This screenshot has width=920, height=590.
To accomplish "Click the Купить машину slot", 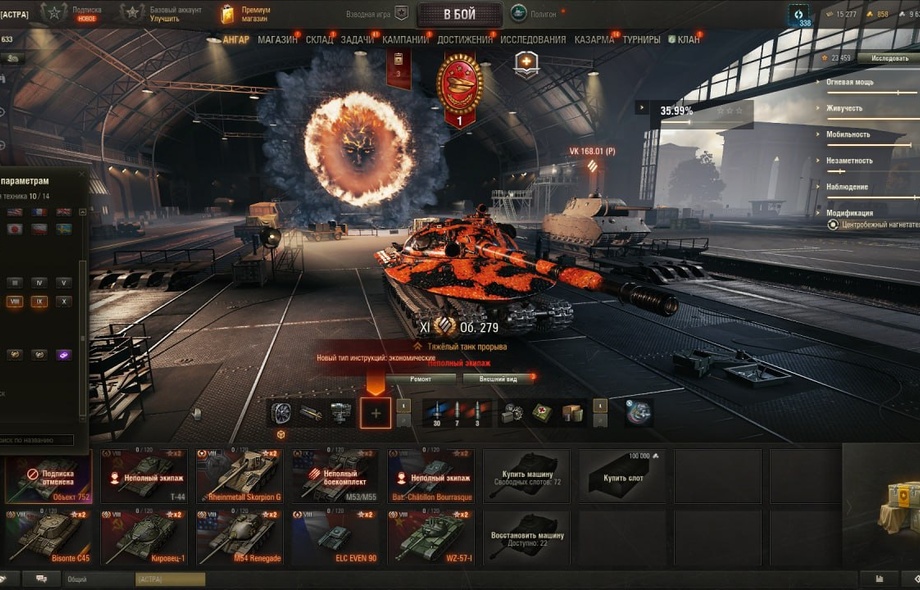I will point(526,475).
